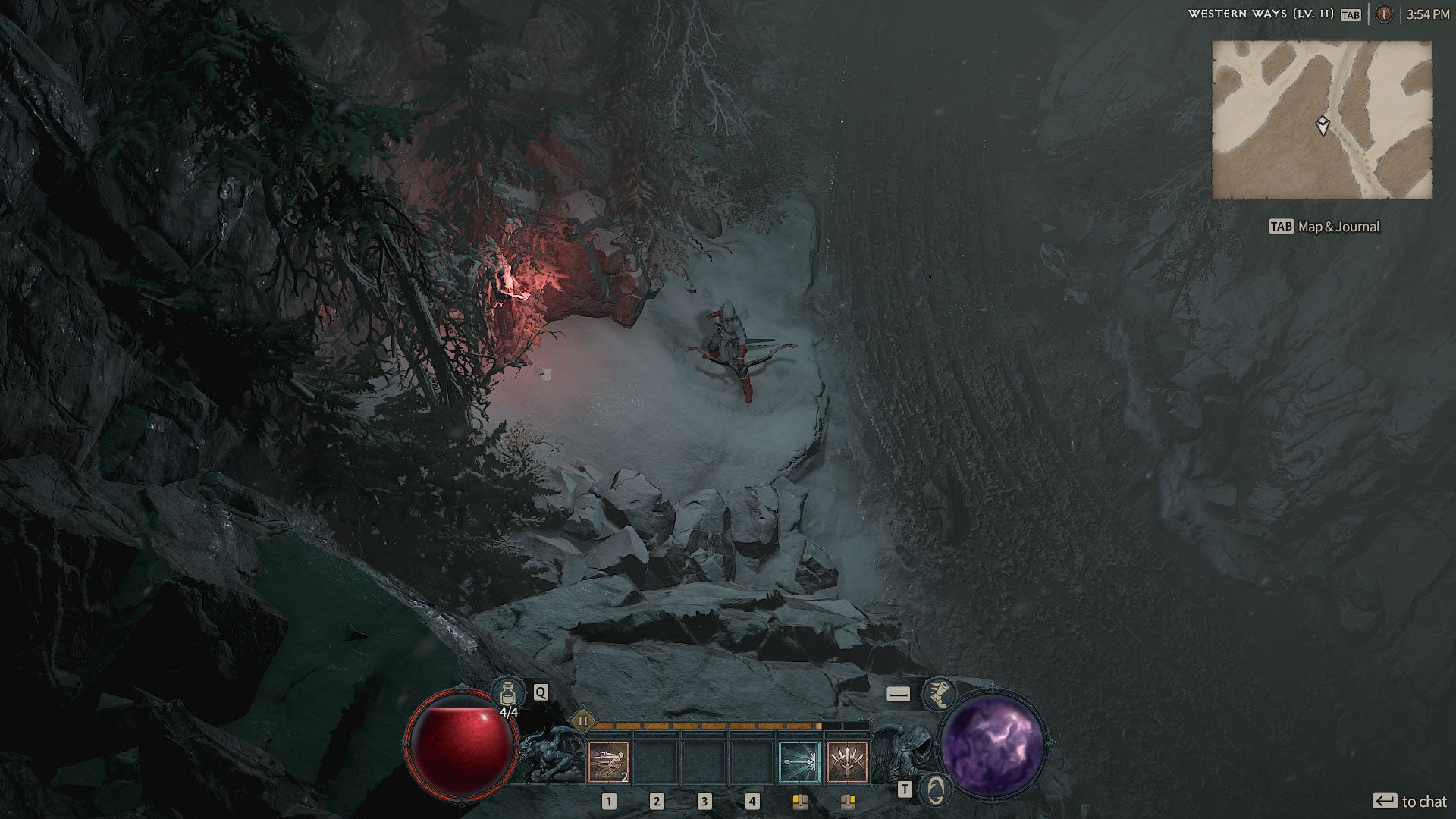This screenshot has height=819, width=1456.
Task: Click the level 11 diamond badge
Action: click(x=583, y=720)
